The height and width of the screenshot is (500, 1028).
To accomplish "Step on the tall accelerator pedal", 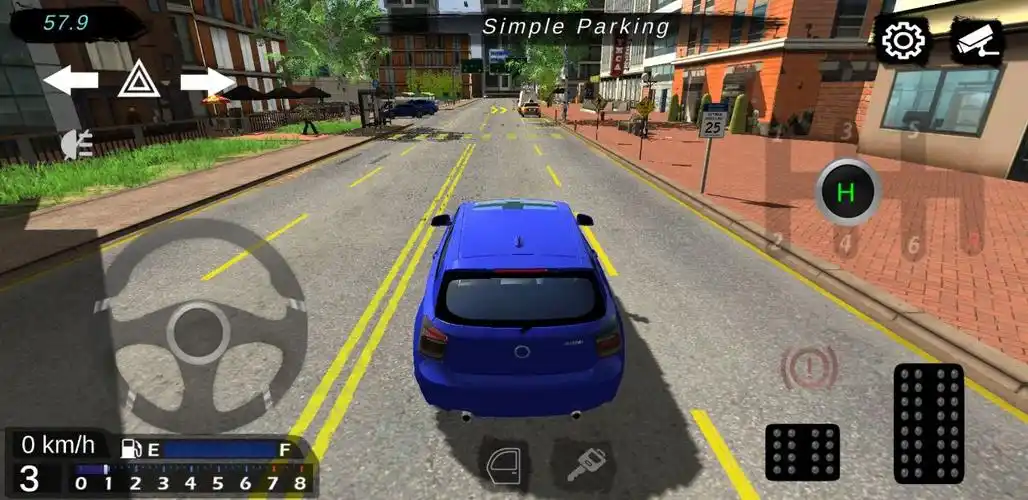I will (928, 422).
